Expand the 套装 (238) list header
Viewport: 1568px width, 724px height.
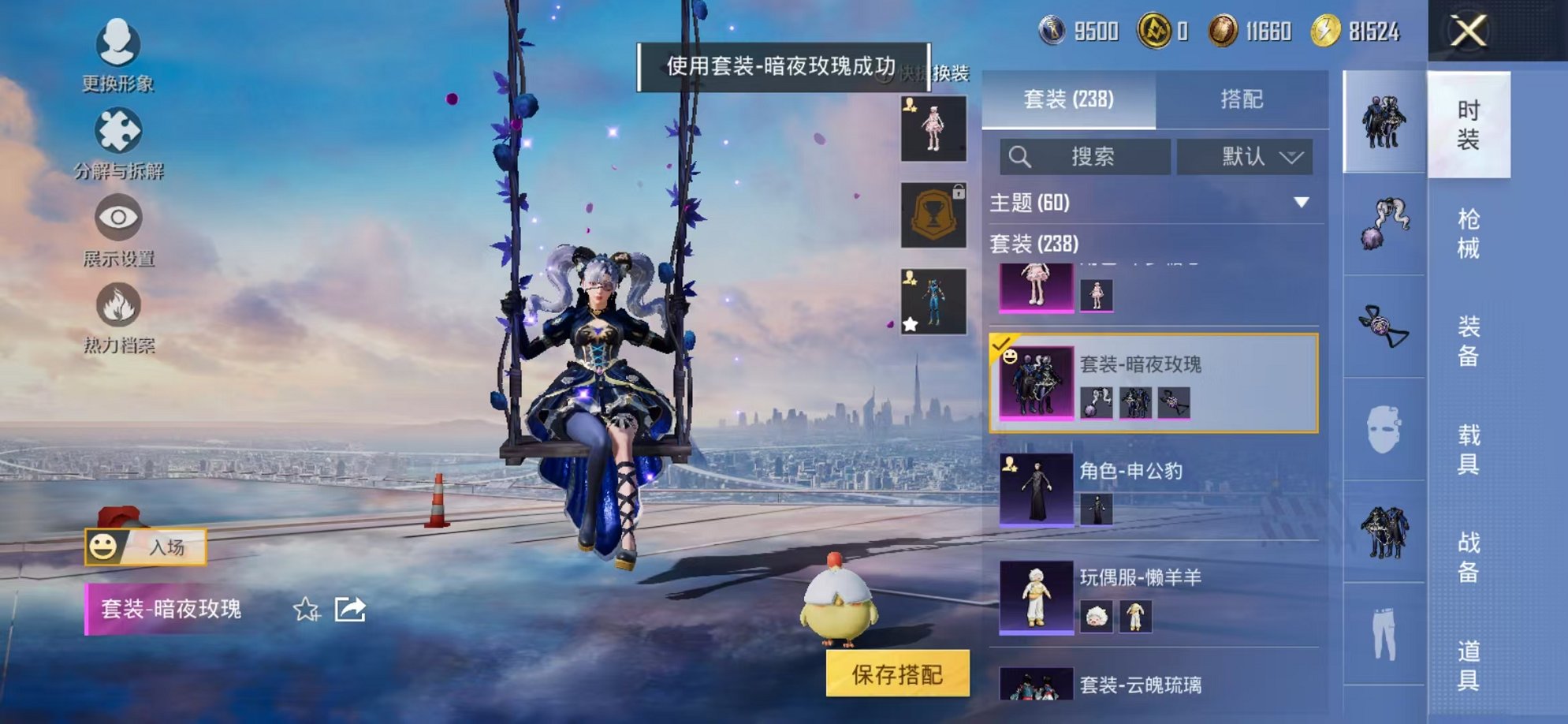click(1033, 245)
